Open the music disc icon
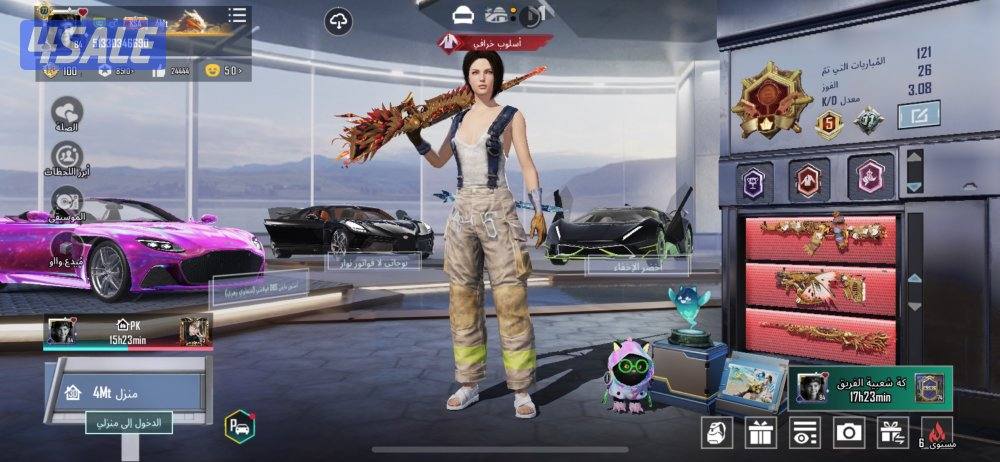Image resolution: width=1000 pixels, height=462 pixels. pyautogui.click(x=67, y=201)
